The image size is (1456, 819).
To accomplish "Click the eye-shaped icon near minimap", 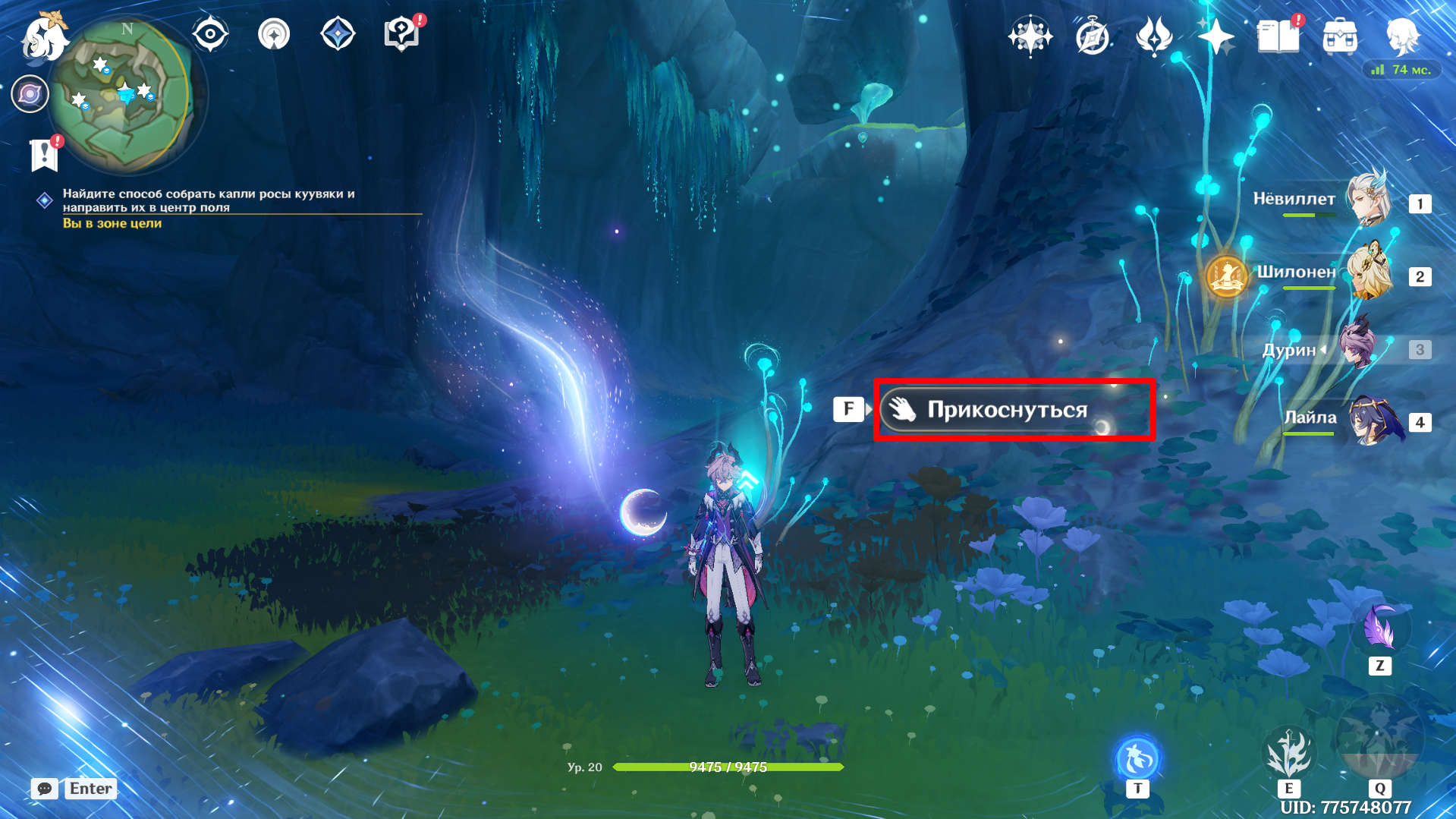I will (x=210, y=34).
